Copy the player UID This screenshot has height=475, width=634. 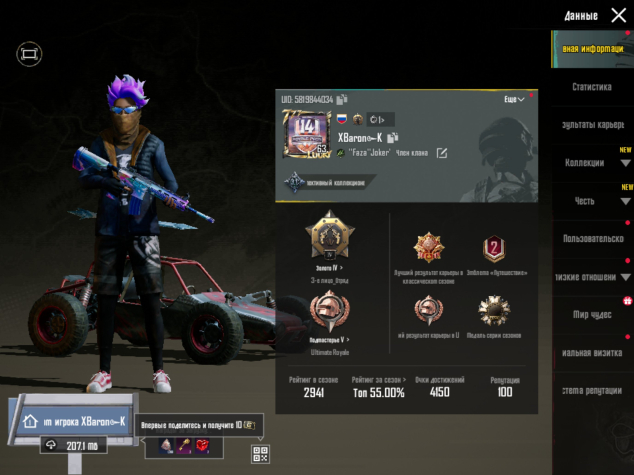(x=342, y=100)
